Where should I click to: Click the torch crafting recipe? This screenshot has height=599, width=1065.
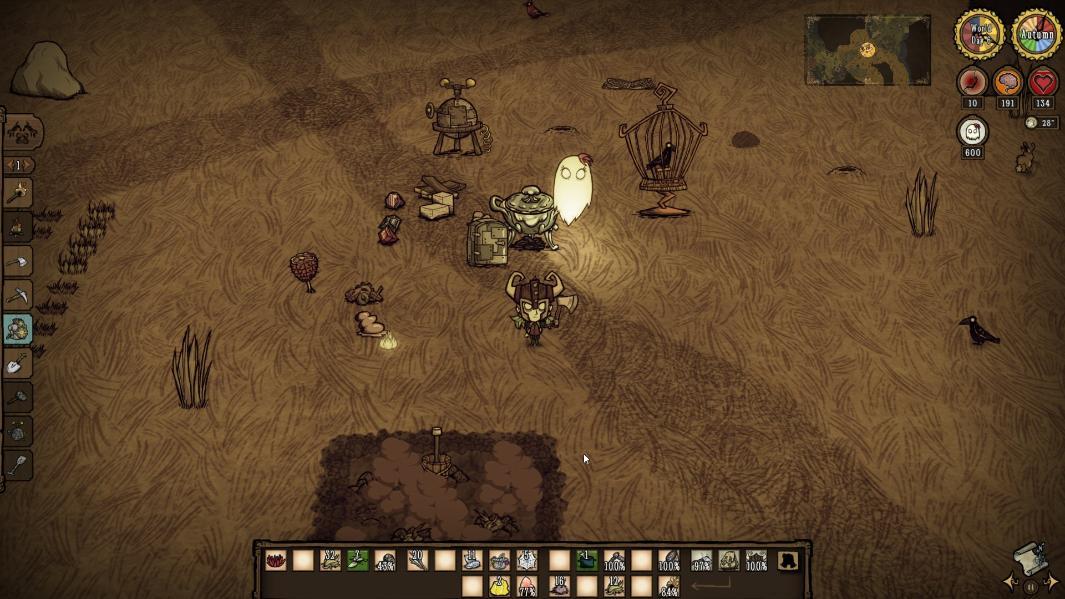18,193
